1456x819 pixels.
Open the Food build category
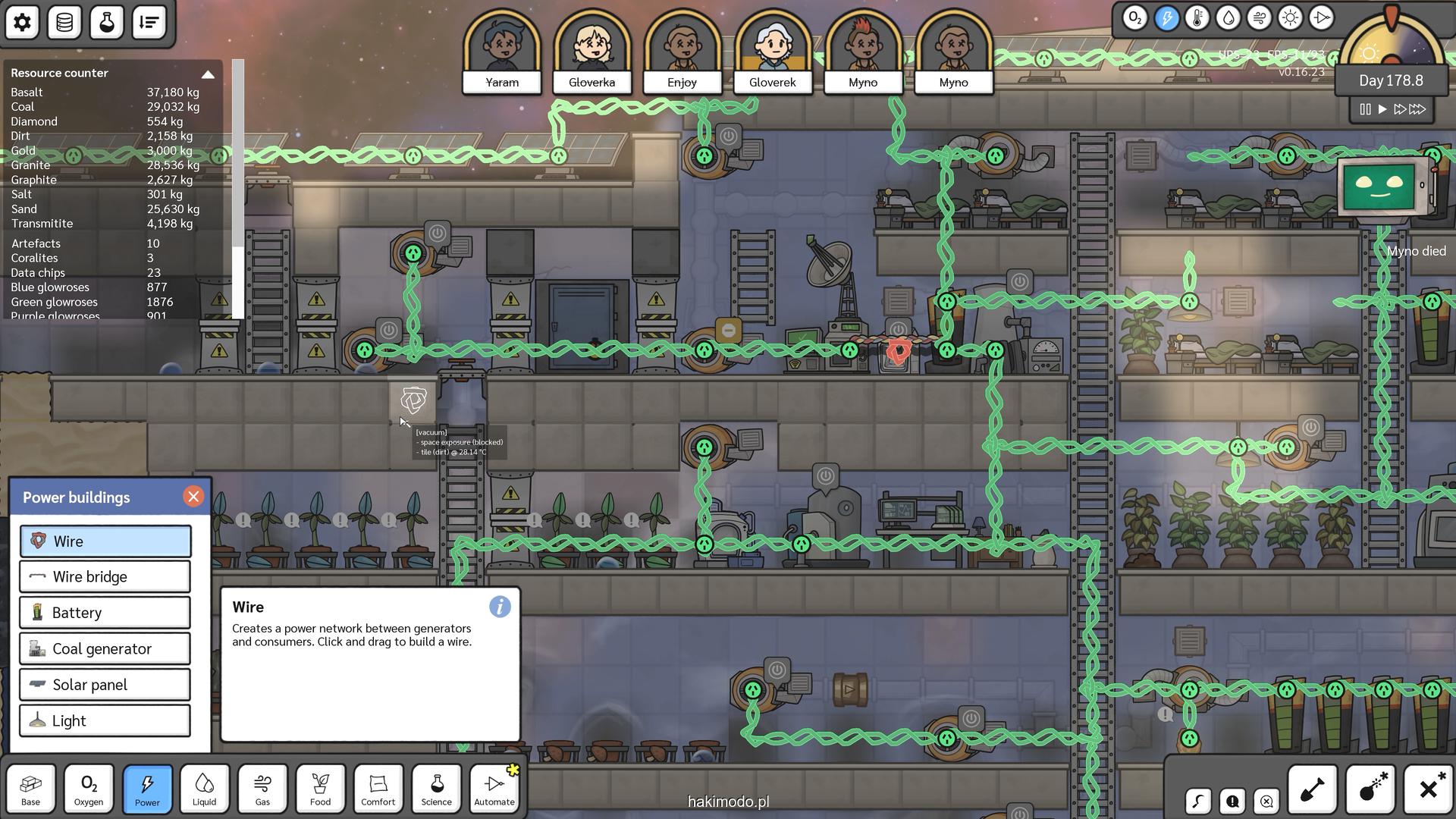(320, 789)
